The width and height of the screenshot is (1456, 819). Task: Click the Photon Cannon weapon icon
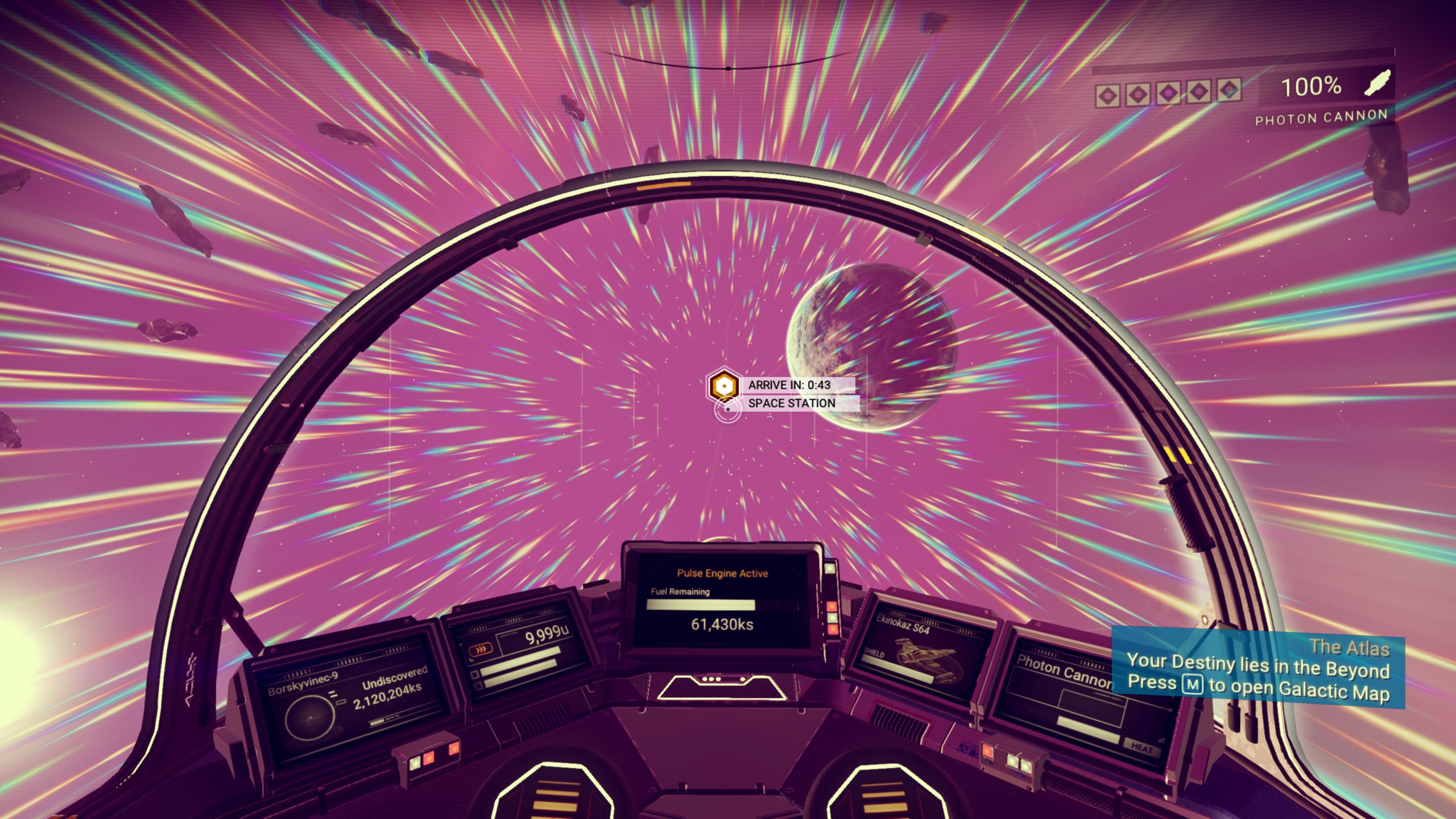click(x=1378, y=84)
